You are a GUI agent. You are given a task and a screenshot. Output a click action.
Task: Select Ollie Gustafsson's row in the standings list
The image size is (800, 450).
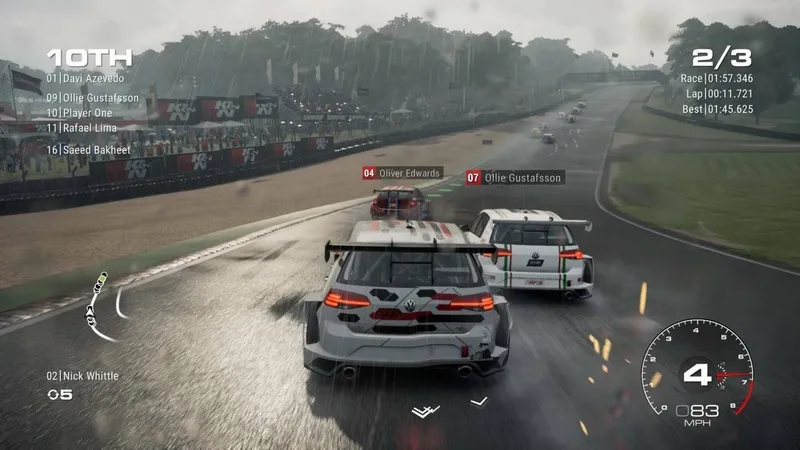93,99
